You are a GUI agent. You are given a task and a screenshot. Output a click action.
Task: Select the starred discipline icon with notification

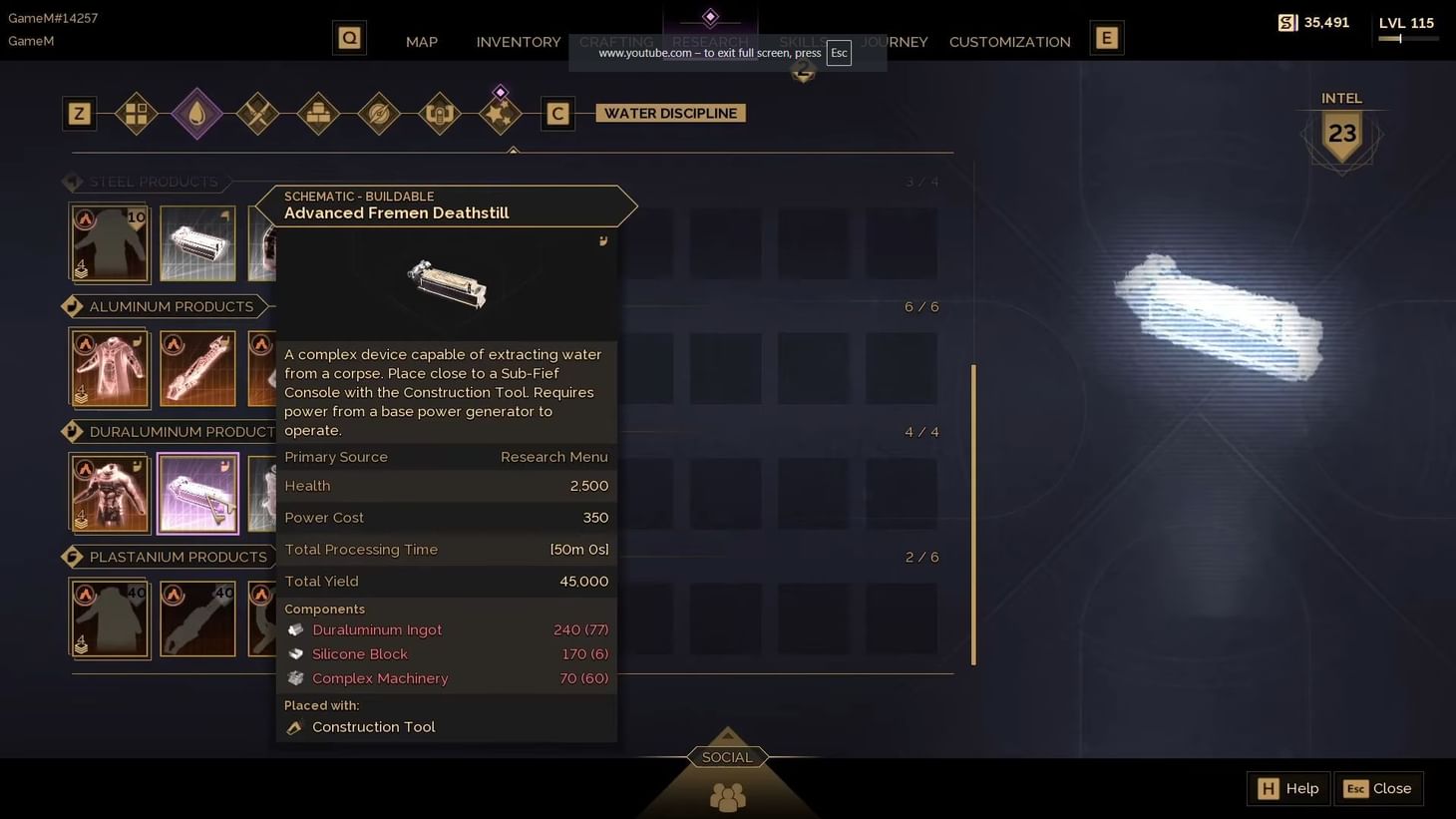[x=501, y=113]
